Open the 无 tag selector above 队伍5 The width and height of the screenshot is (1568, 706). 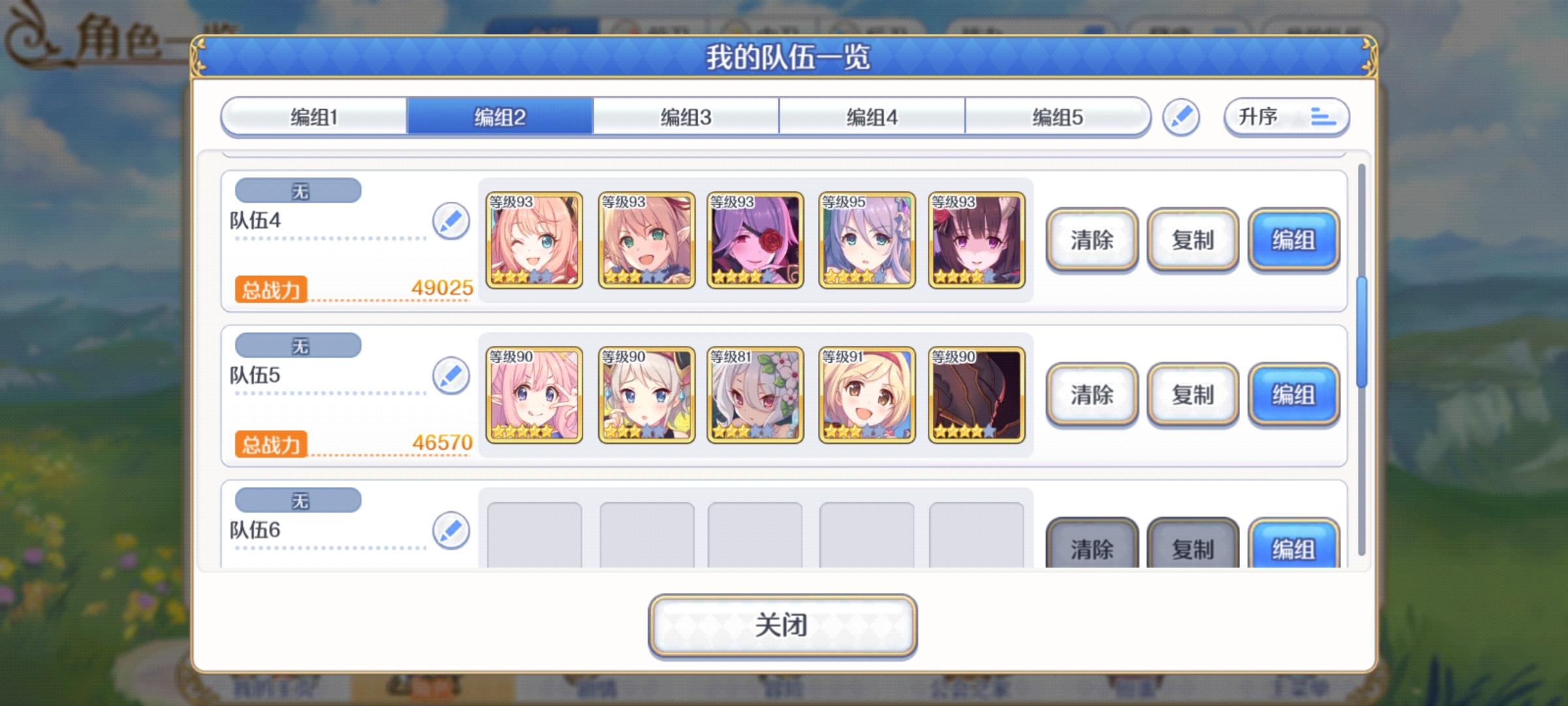[298, 345]
